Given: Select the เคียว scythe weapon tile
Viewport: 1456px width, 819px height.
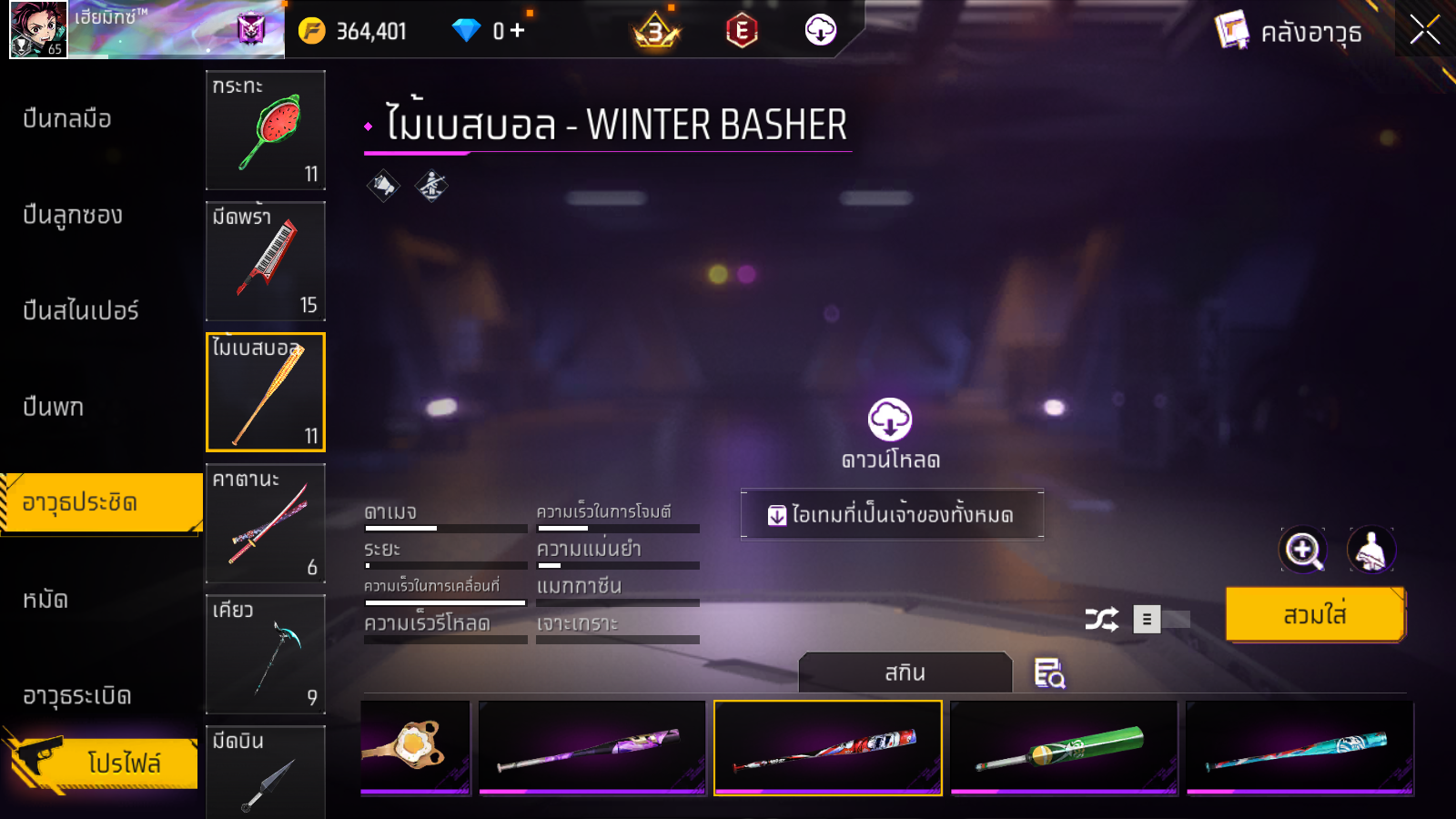Looking at the screenshot, I should click(266, 654).
